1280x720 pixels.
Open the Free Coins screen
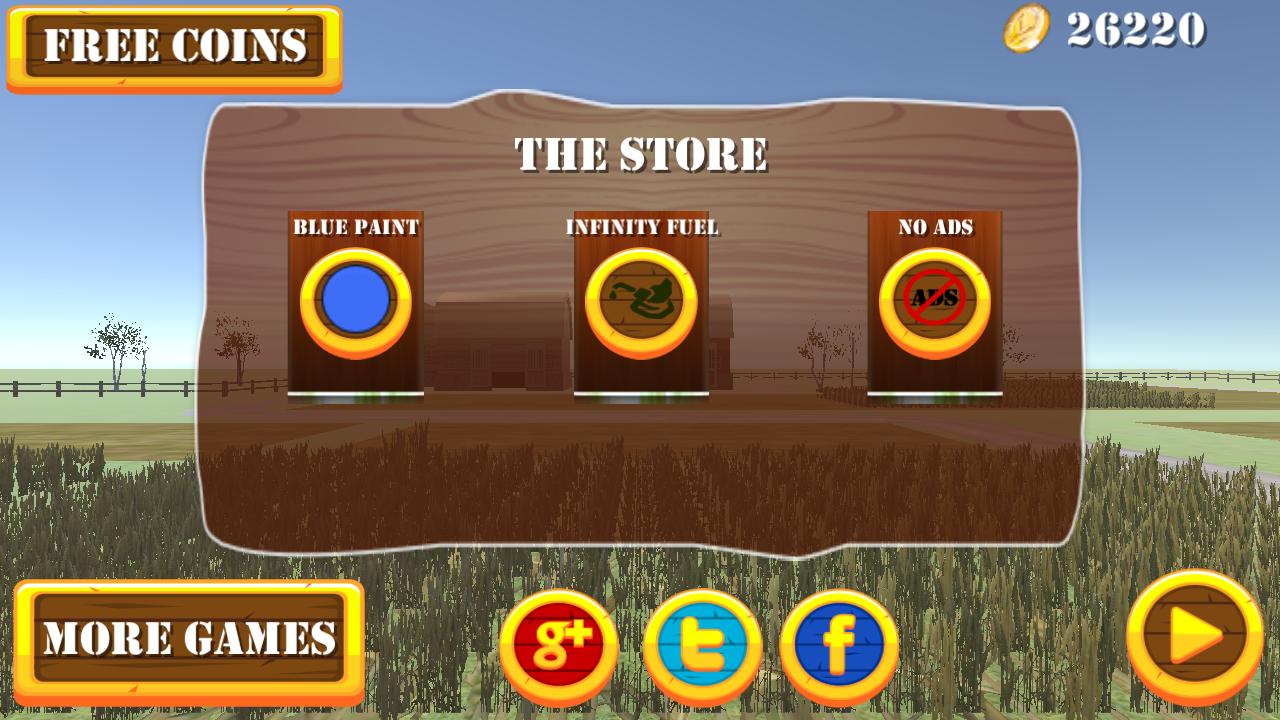click(x=175, y=43)
